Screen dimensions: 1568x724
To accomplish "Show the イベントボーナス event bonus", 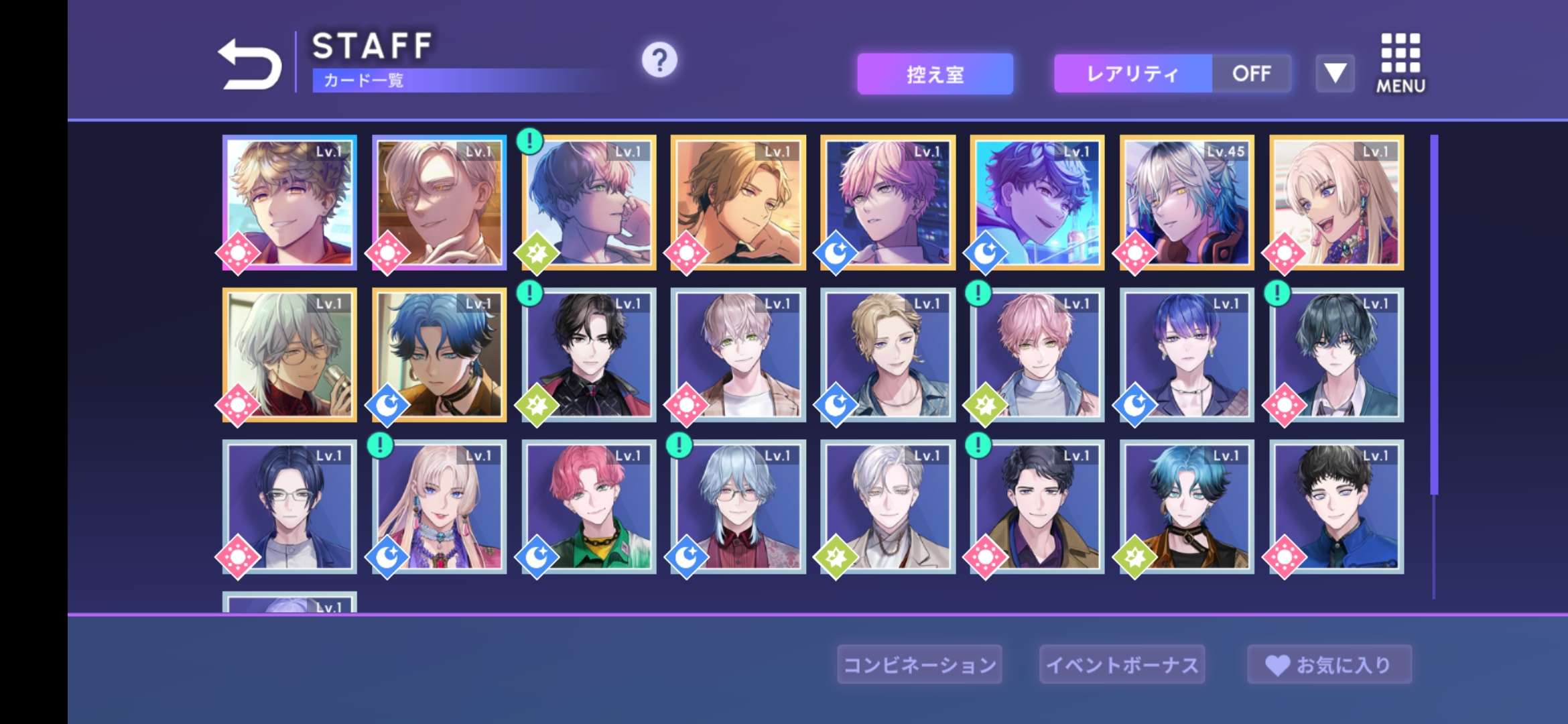I will [1122, 664].
